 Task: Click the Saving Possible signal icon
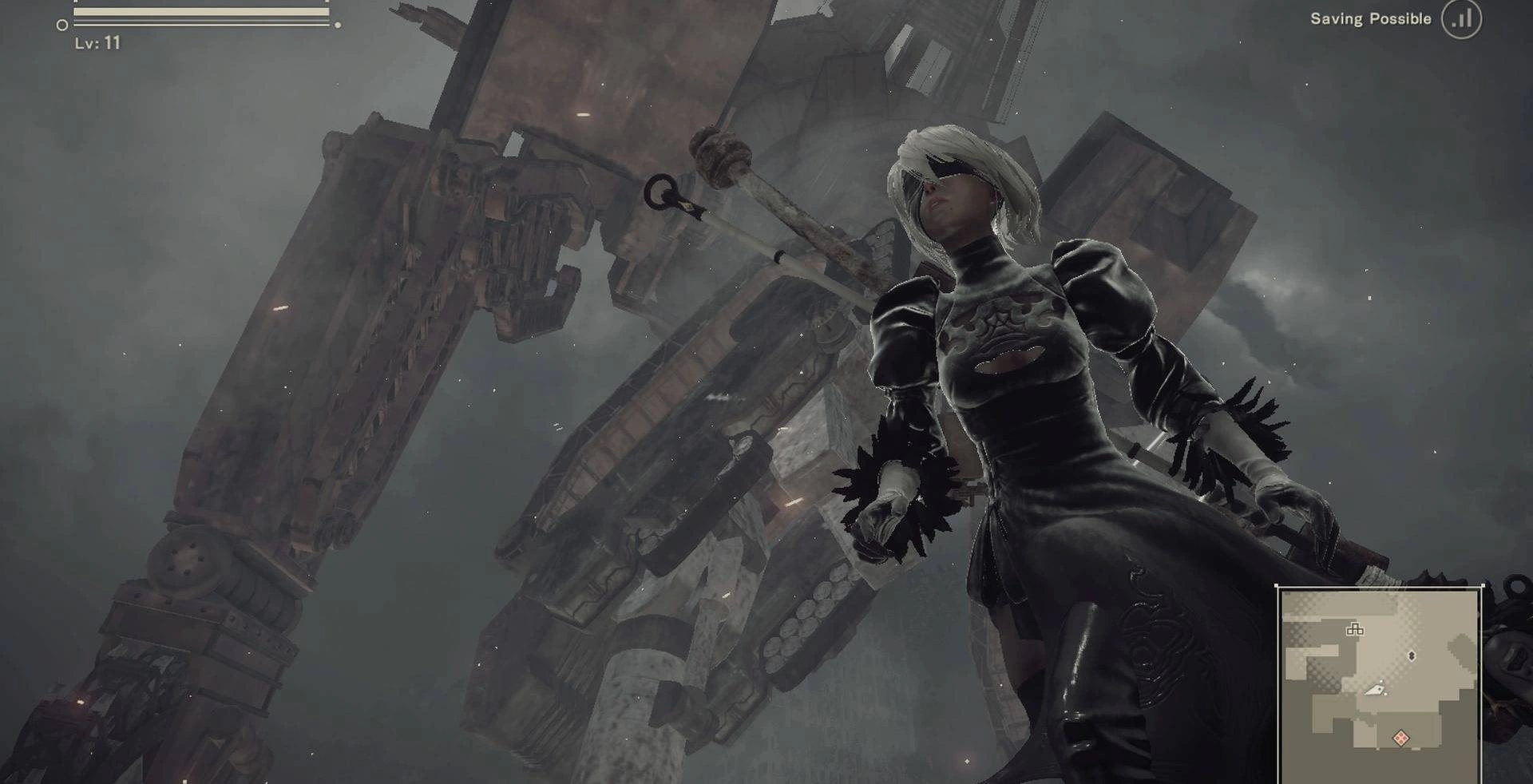(1461, 19)
